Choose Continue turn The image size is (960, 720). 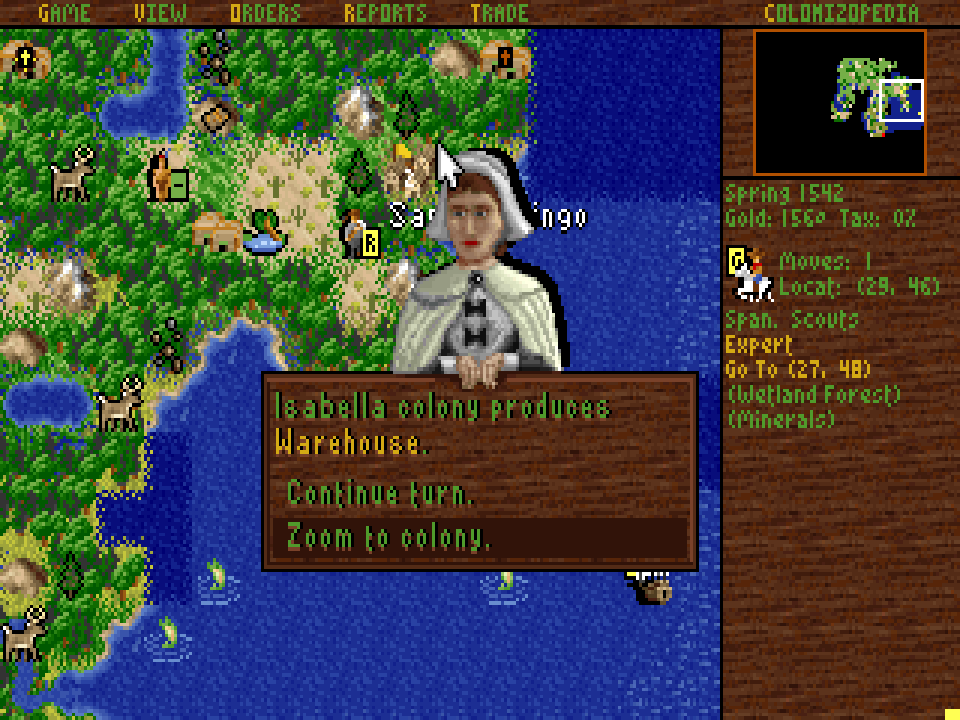click(x=381, y=493)
